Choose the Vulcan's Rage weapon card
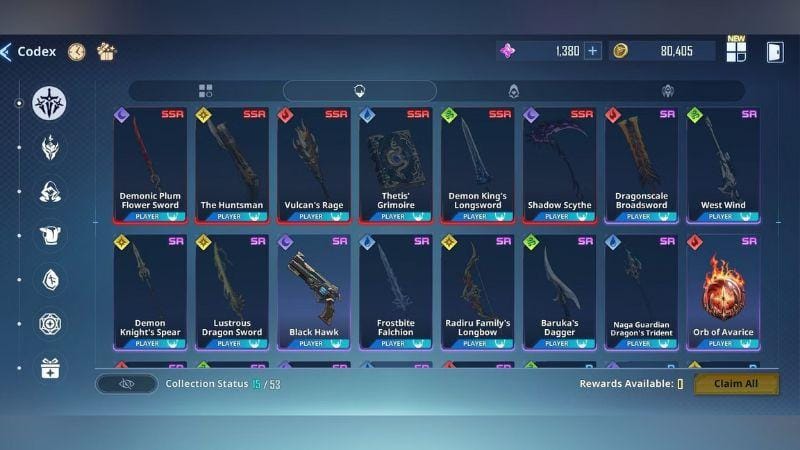800x450 pixels. coord(314,165)
